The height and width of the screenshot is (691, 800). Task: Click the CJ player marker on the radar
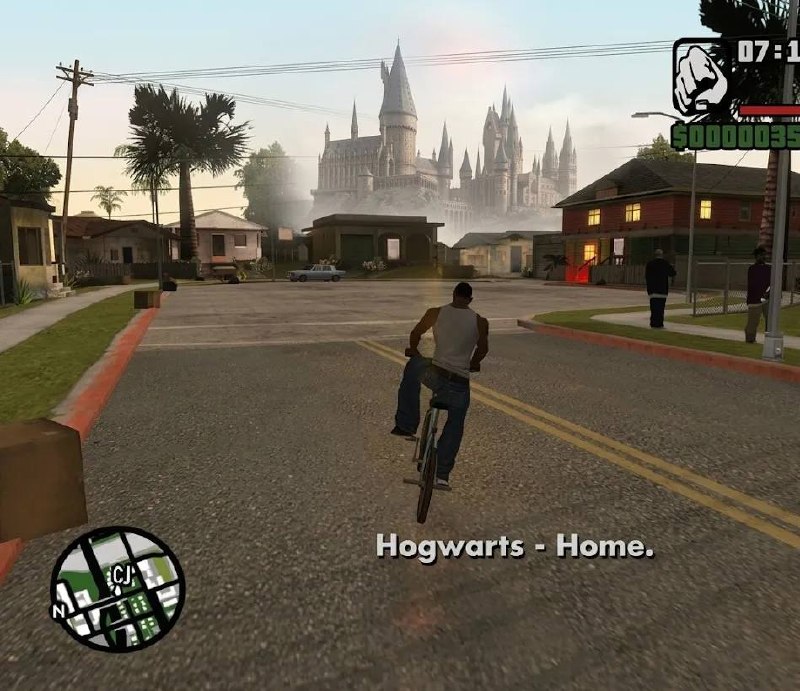[121, 575]
